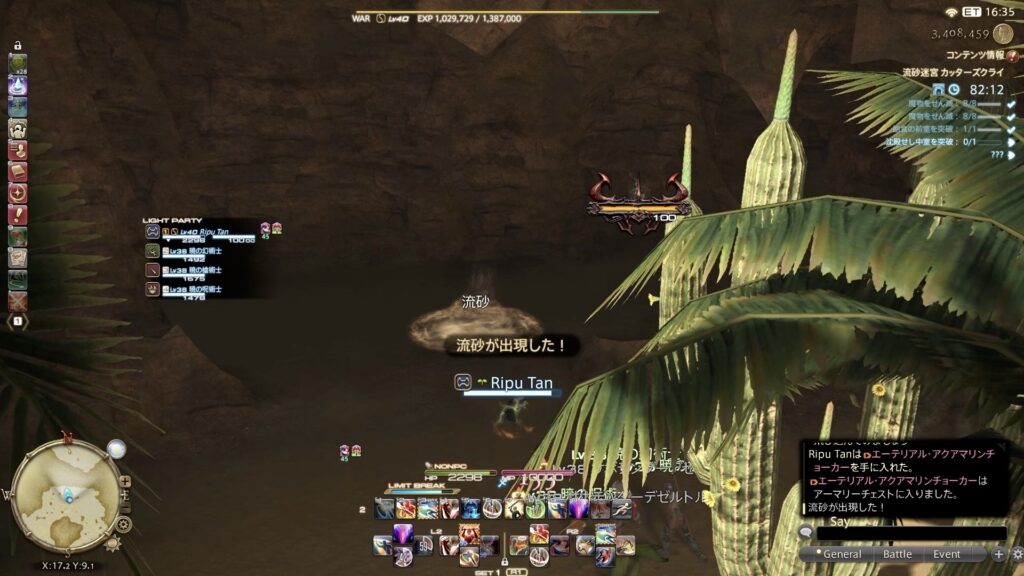Open the white helmet sidebar icon
Viewport: 1024px width, 576px height.
[x=18, y=129]
